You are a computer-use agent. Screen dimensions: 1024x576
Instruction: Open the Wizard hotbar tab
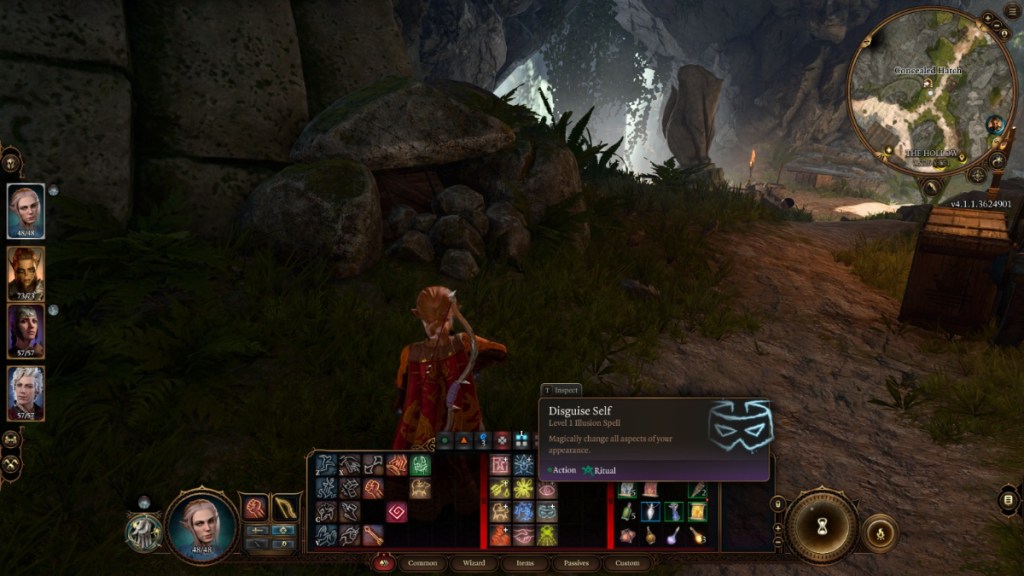tap(475, 563)
